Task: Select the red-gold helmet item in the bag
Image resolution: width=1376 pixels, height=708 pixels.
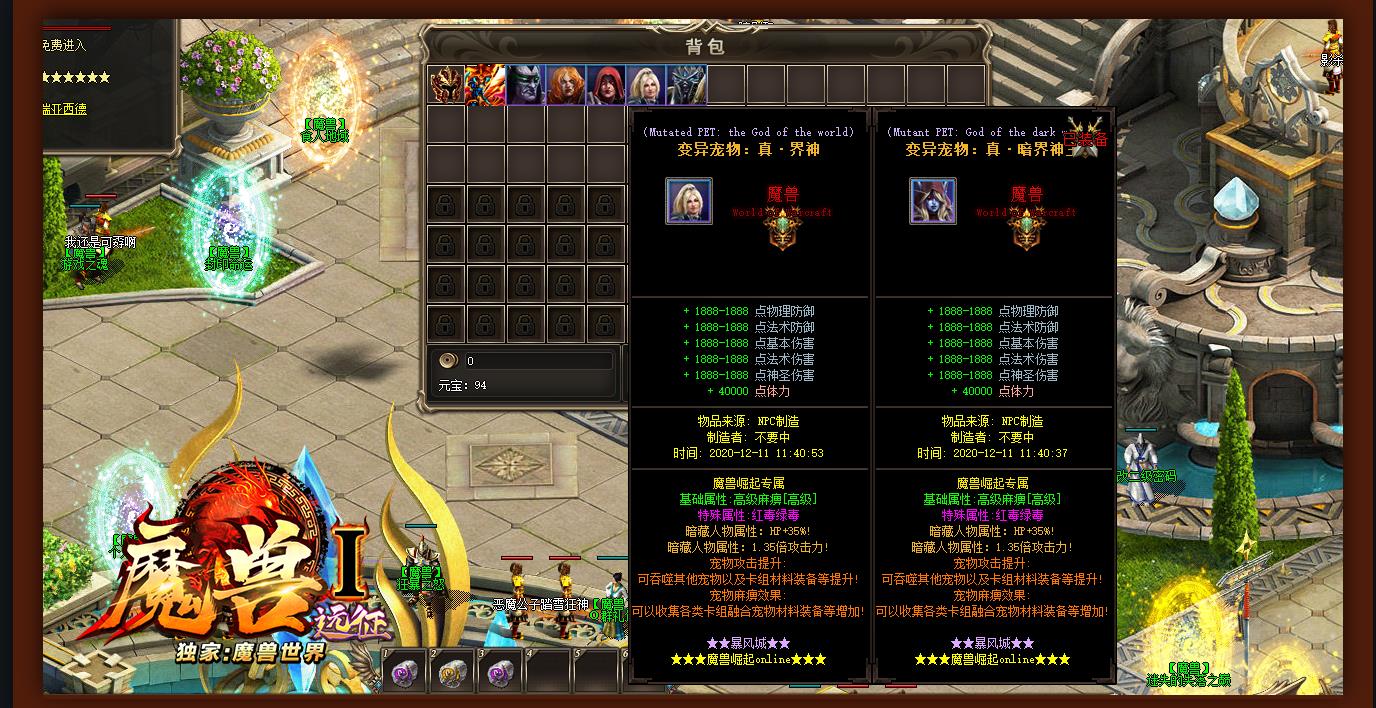Action: pyautogui.click(x=446, y=85)
